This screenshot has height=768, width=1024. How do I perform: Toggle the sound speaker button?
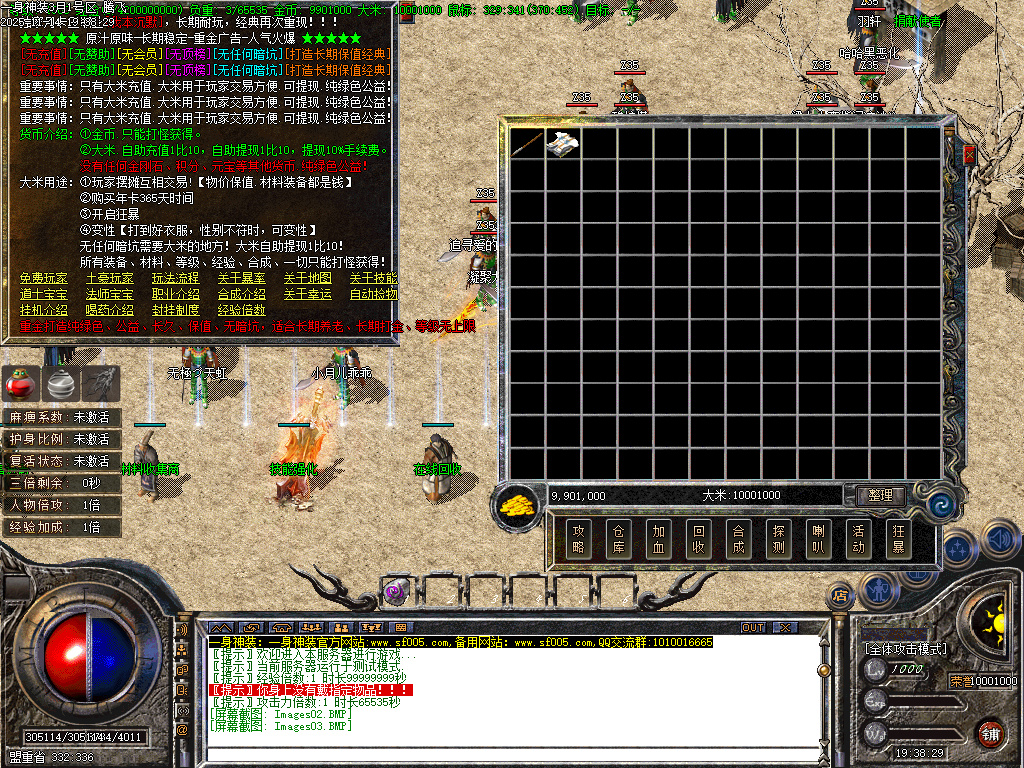point(1000,538)
